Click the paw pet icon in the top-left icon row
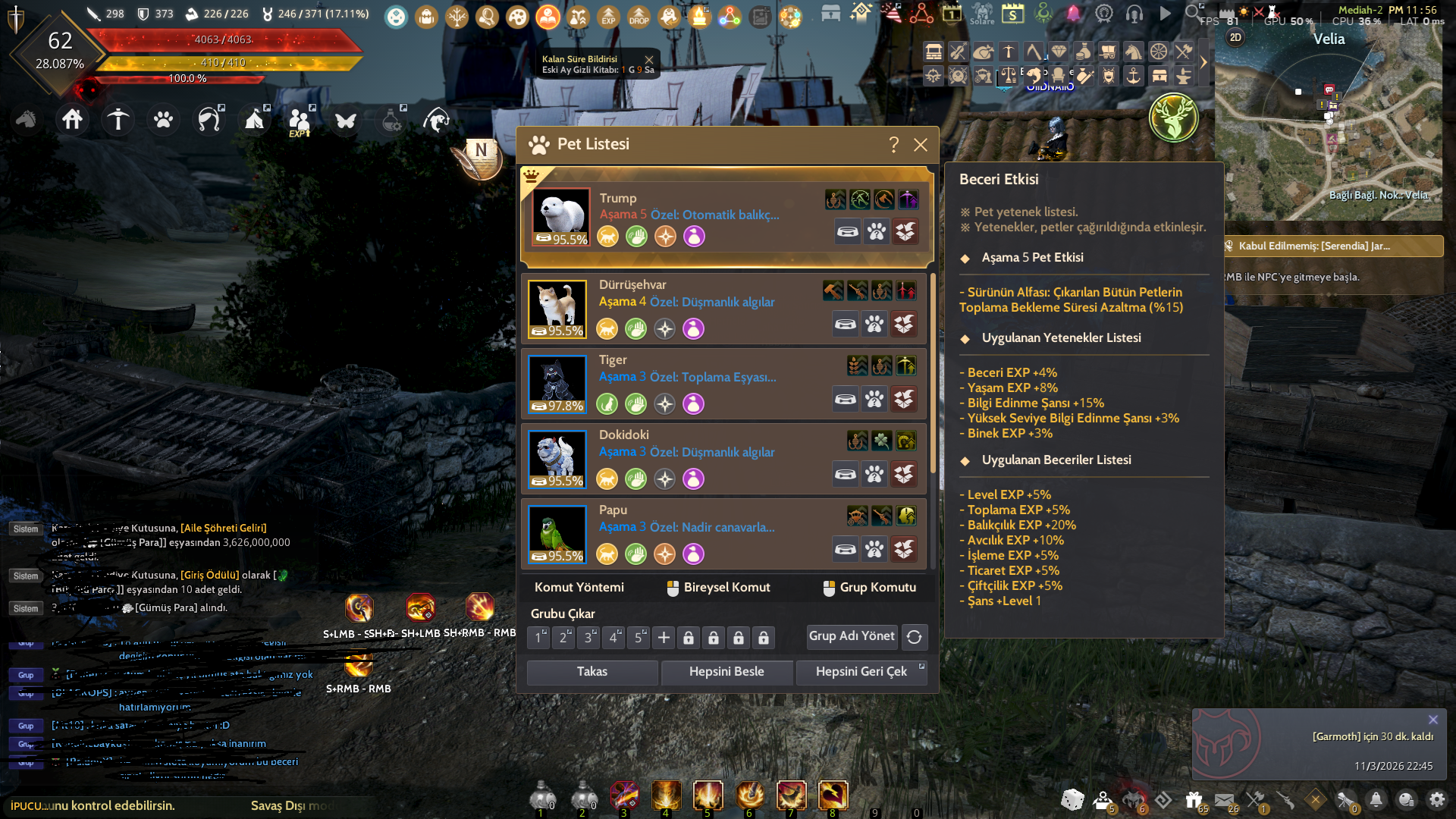Viewport: 1456px width, 819px height. pos(164,120)
